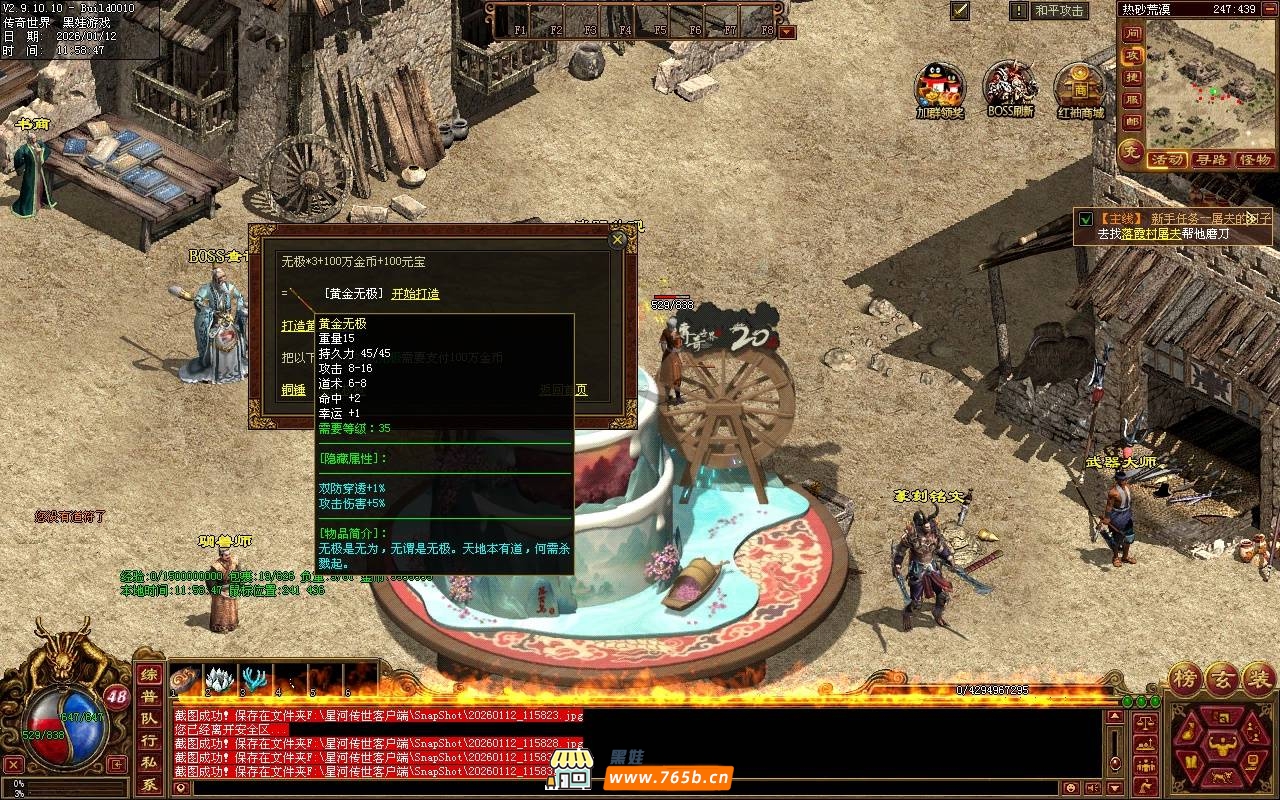Open the 加群领奖 reward icon
Image resolution: width=1280 pixels, height=800 pixels.
(x=940, y=88)
